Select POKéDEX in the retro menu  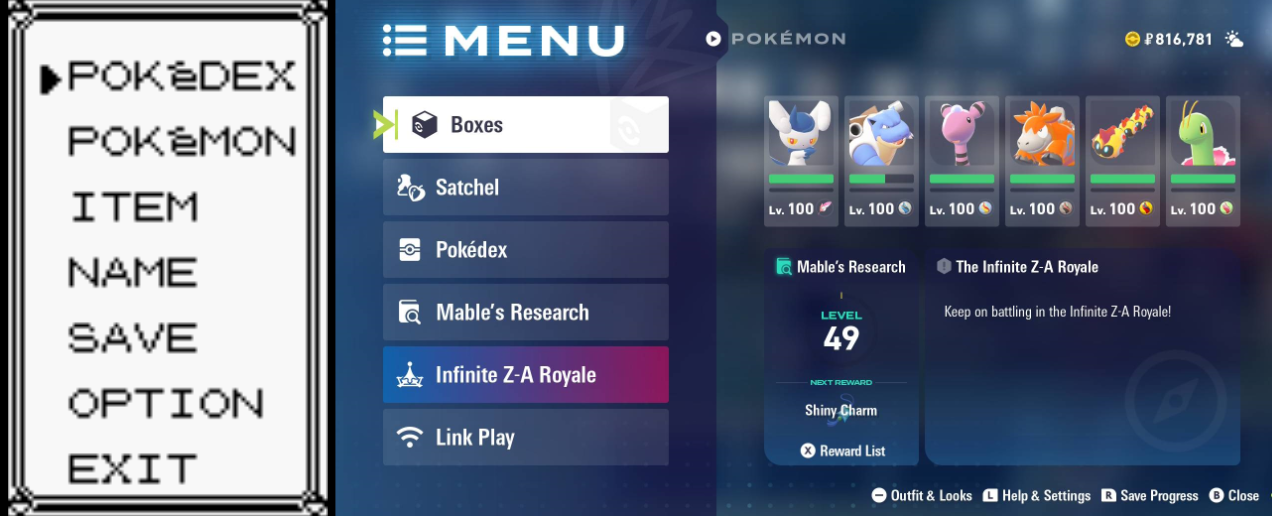[x=180, y=77]
